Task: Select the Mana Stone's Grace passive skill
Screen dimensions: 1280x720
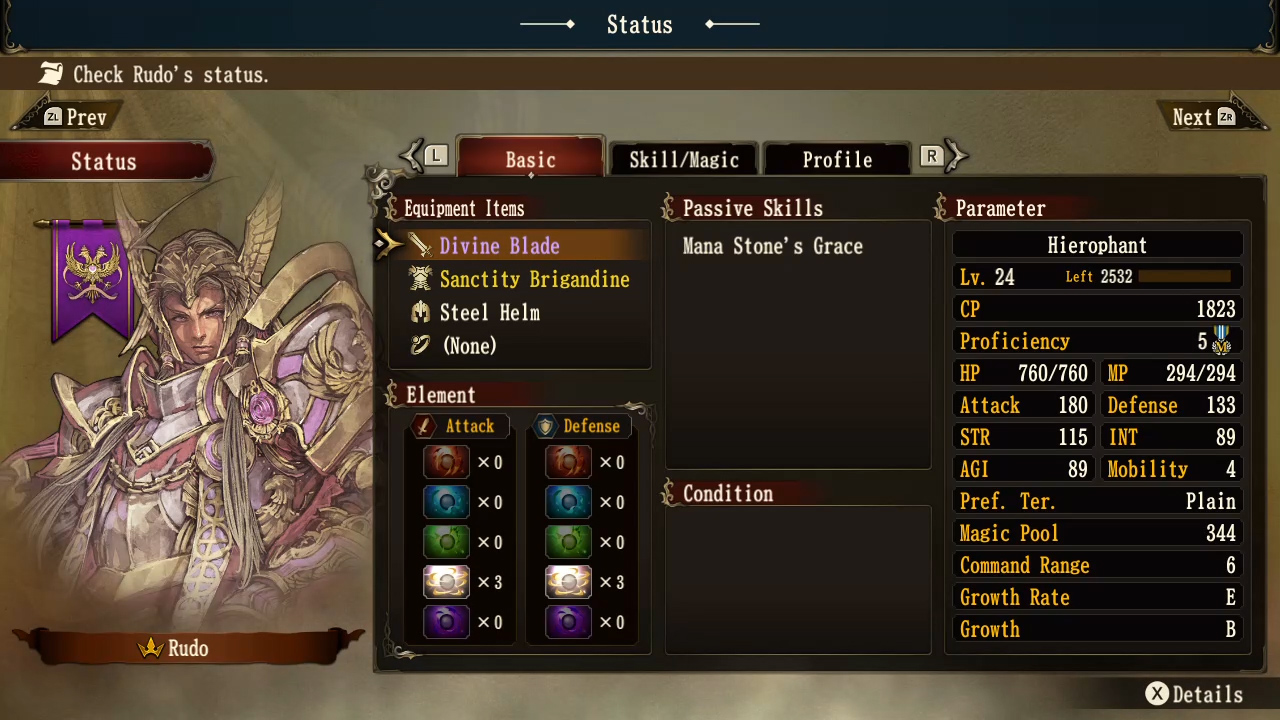Action: coord(772,246)
